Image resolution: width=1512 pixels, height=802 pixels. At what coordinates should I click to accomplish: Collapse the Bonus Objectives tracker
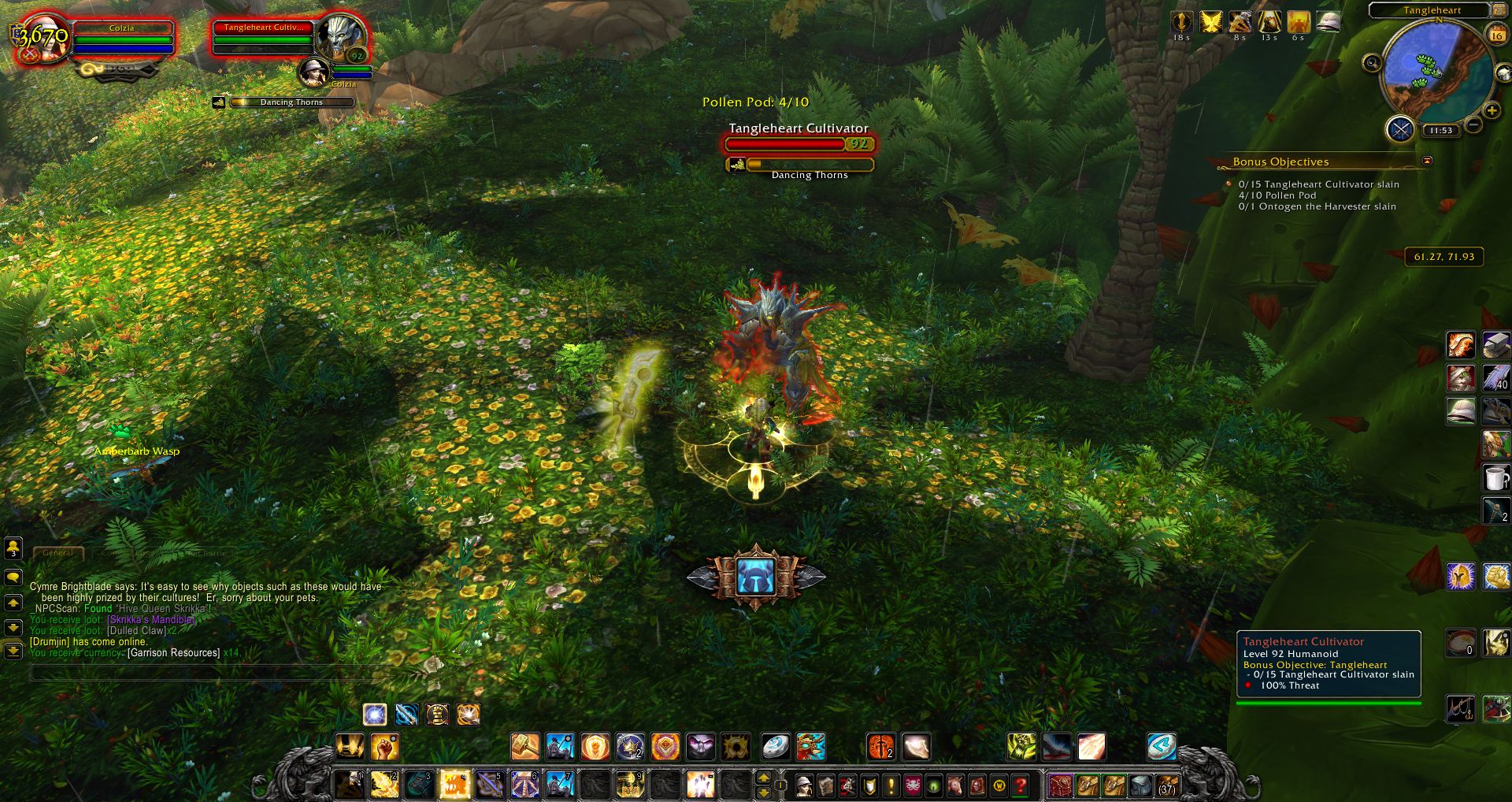point(1427,161)
